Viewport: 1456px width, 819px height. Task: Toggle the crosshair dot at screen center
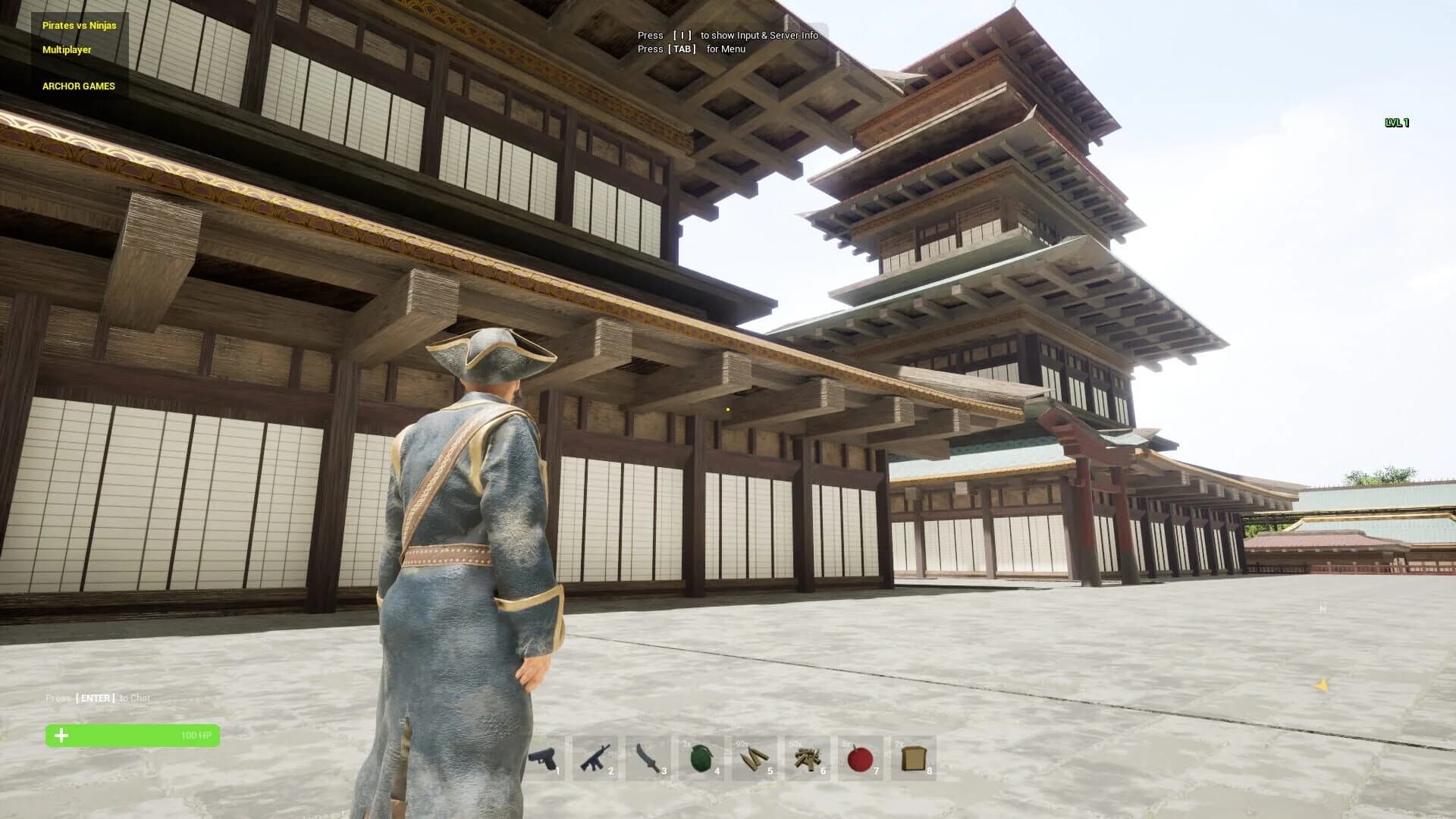point(728,409)
